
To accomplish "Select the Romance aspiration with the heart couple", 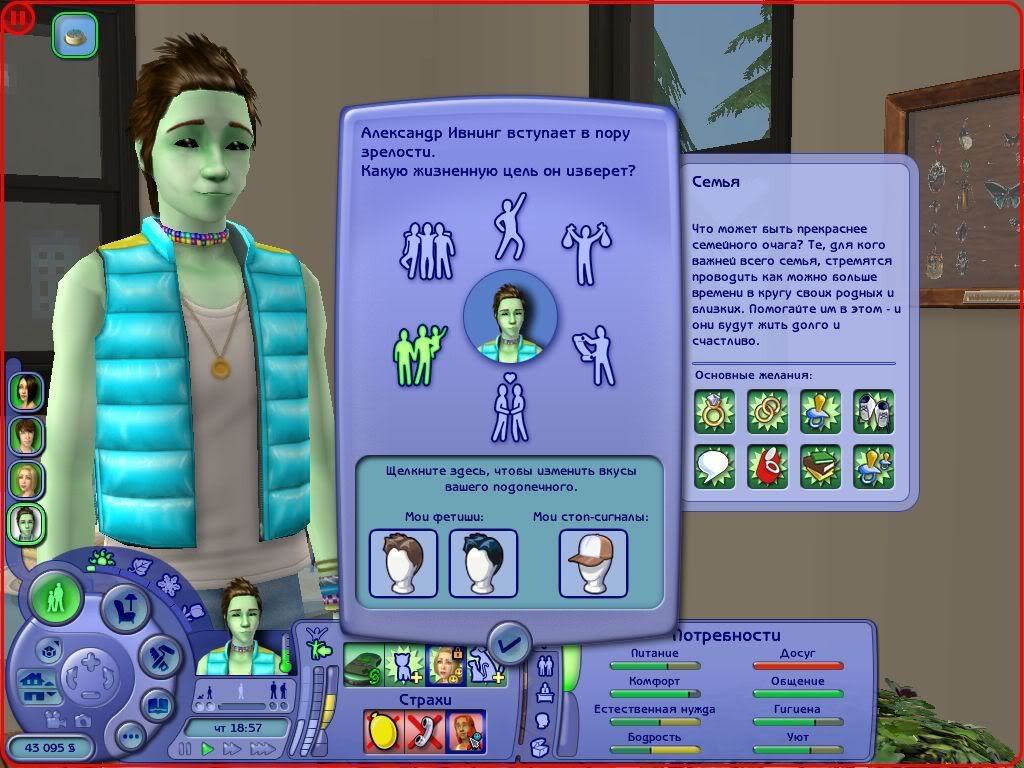I will coord(510,408).
